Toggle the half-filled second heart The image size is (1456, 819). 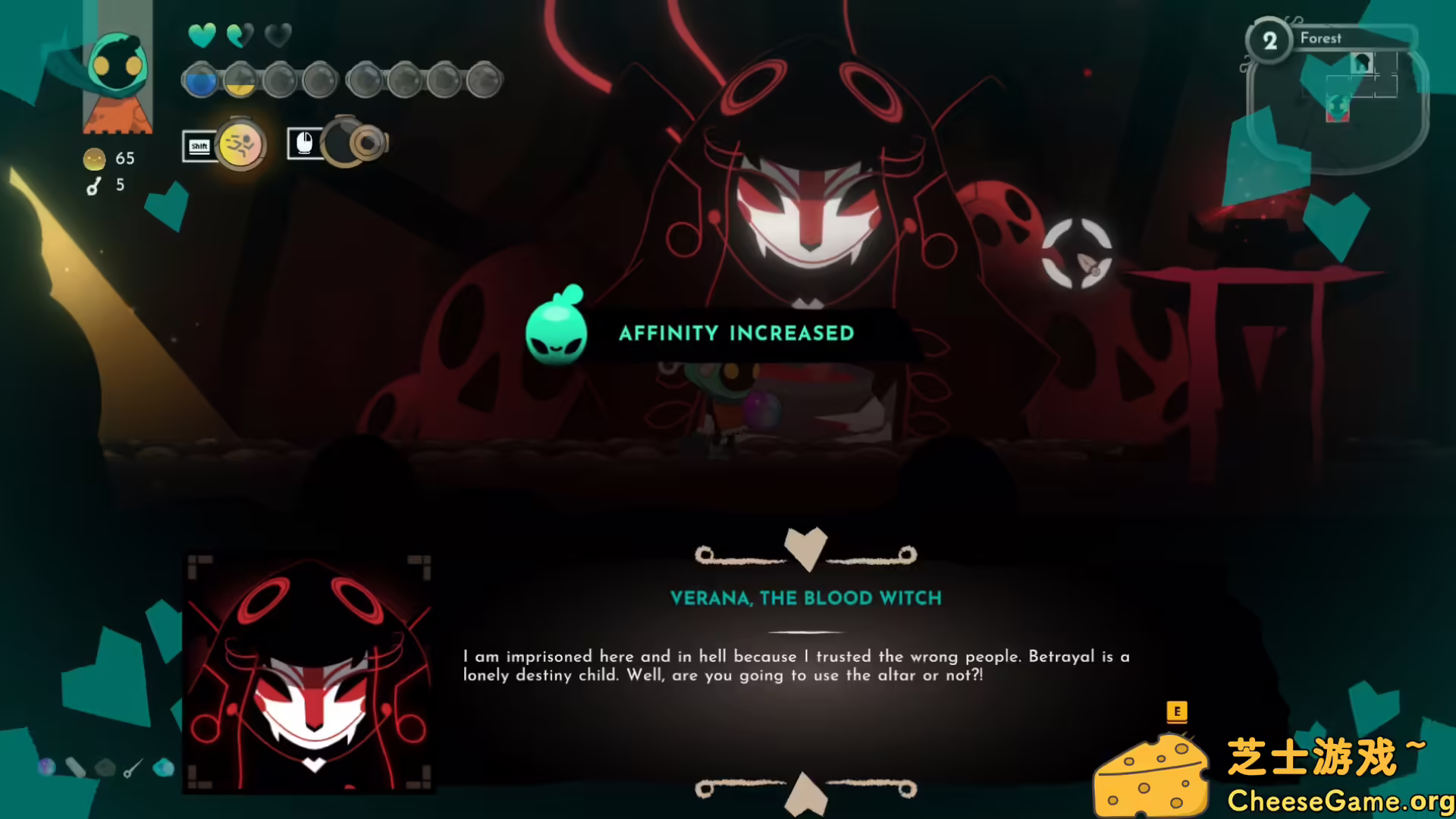tap(240, 36)
